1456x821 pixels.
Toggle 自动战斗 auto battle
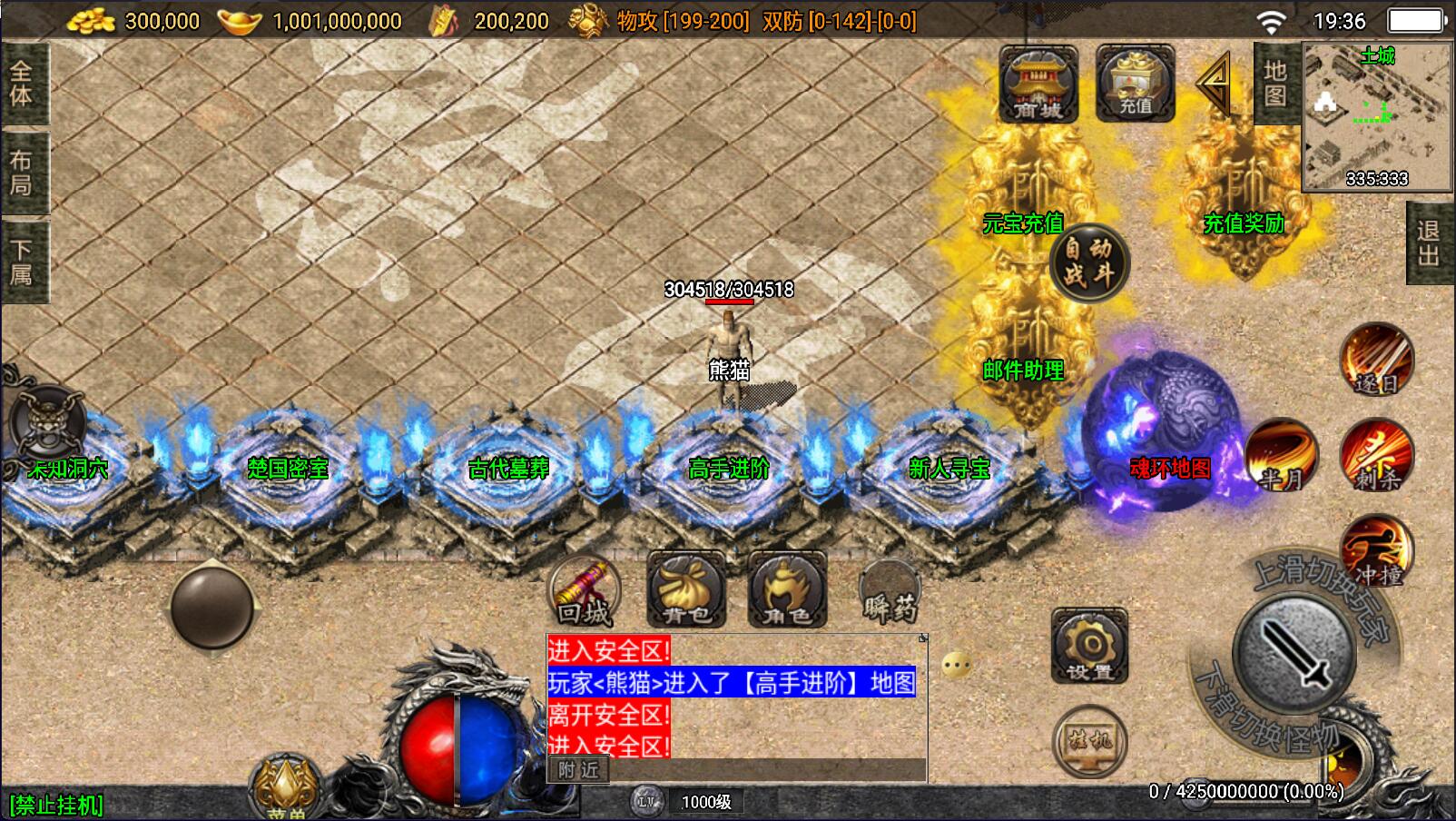pos(1088,262)
